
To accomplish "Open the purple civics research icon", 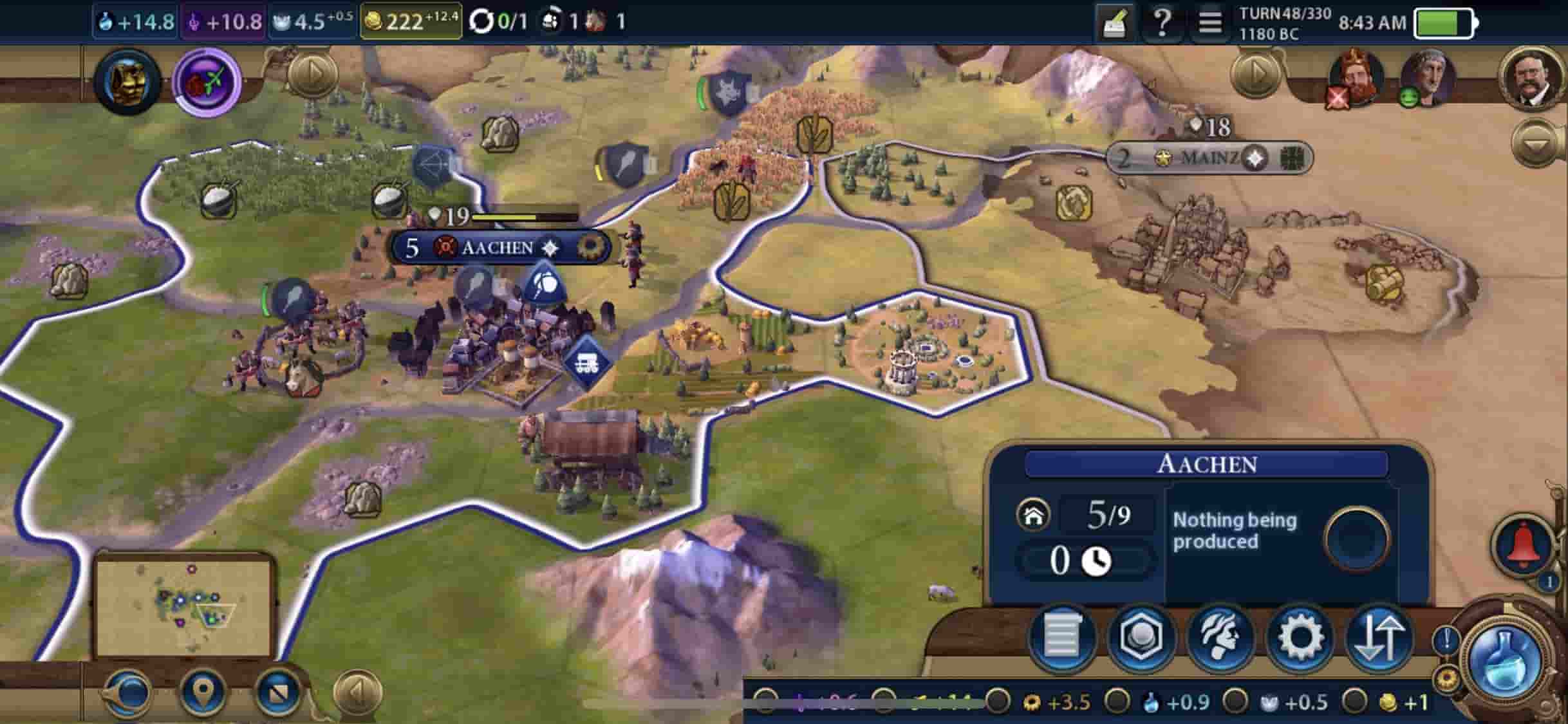I will tap(207, 82).
